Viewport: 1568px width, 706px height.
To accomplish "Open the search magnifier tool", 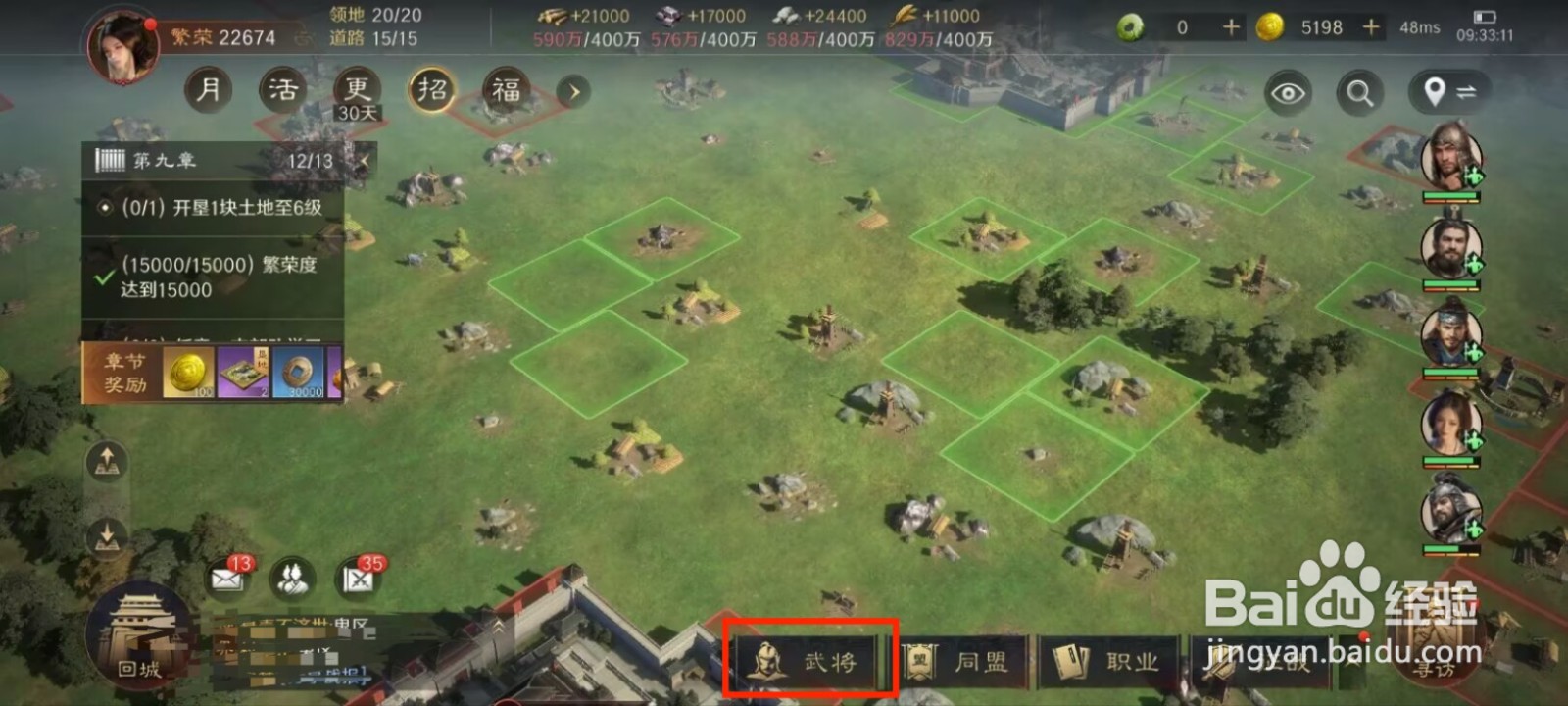I will [x=1359, y=93].
